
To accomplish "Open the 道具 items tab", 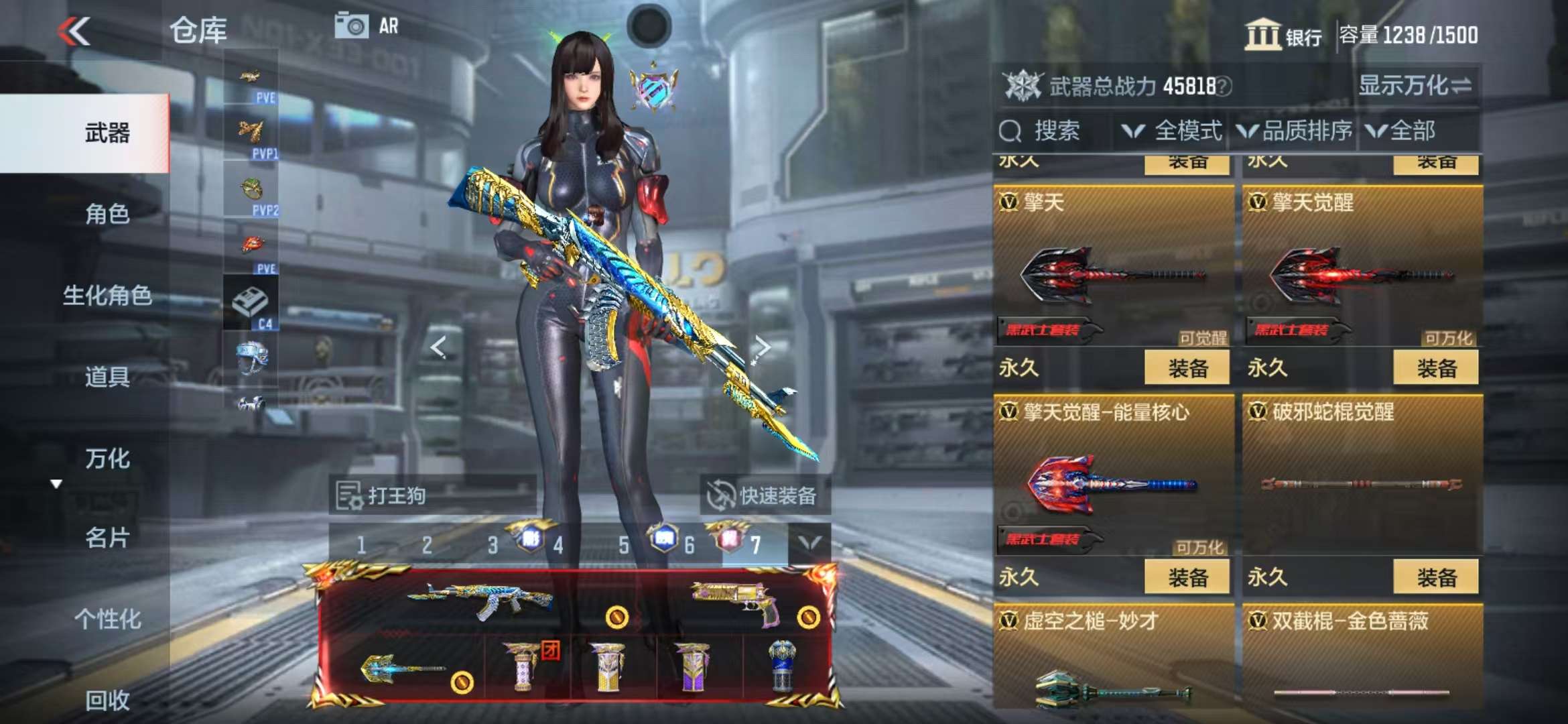I will pos(107,377).
